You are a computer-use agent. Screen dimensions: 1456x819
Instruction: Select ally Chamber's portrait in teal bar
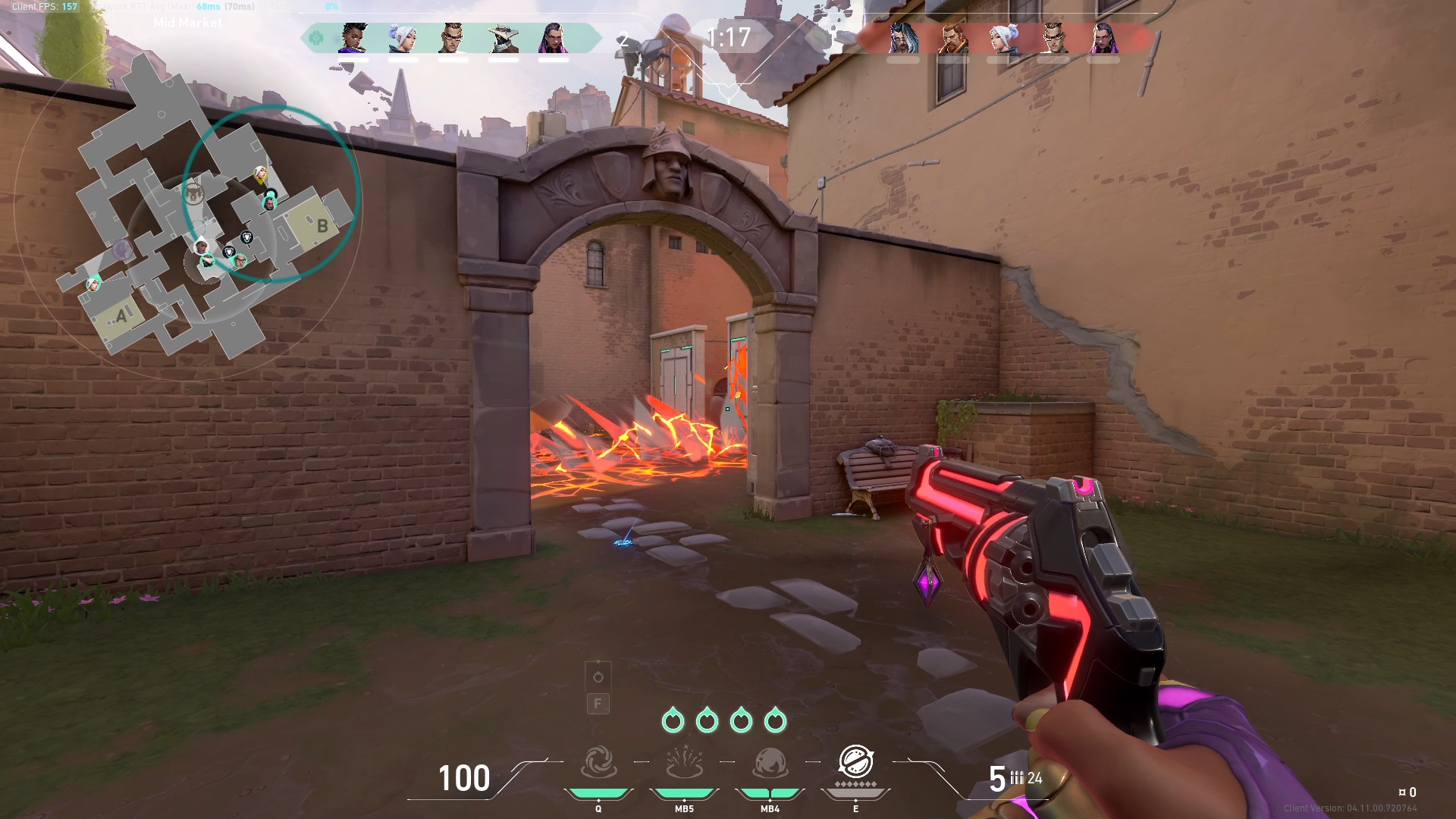tap(453, 38)
